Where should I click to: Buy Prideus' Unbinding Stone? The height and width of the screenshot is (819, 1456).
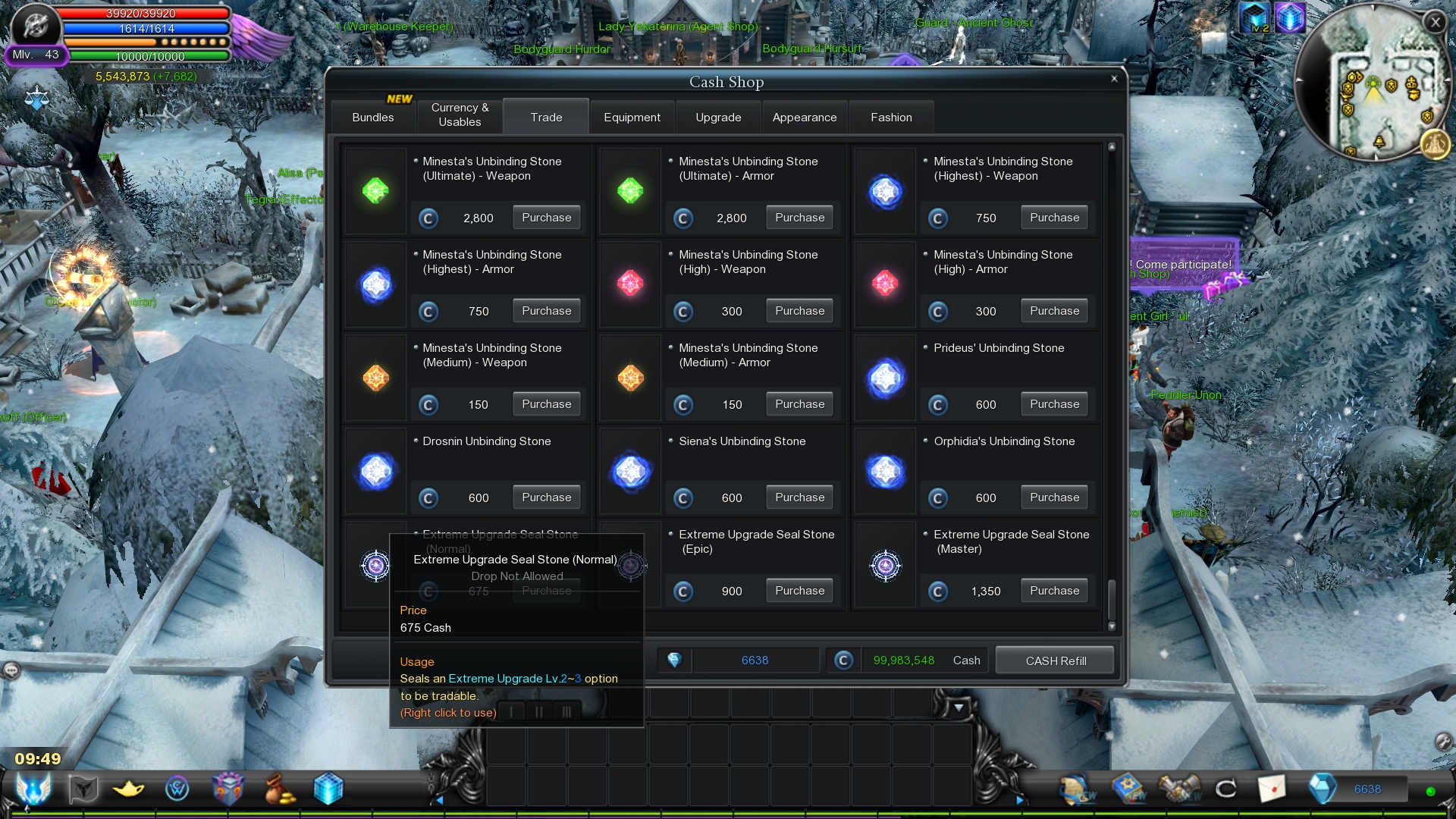click(1054, 404)
